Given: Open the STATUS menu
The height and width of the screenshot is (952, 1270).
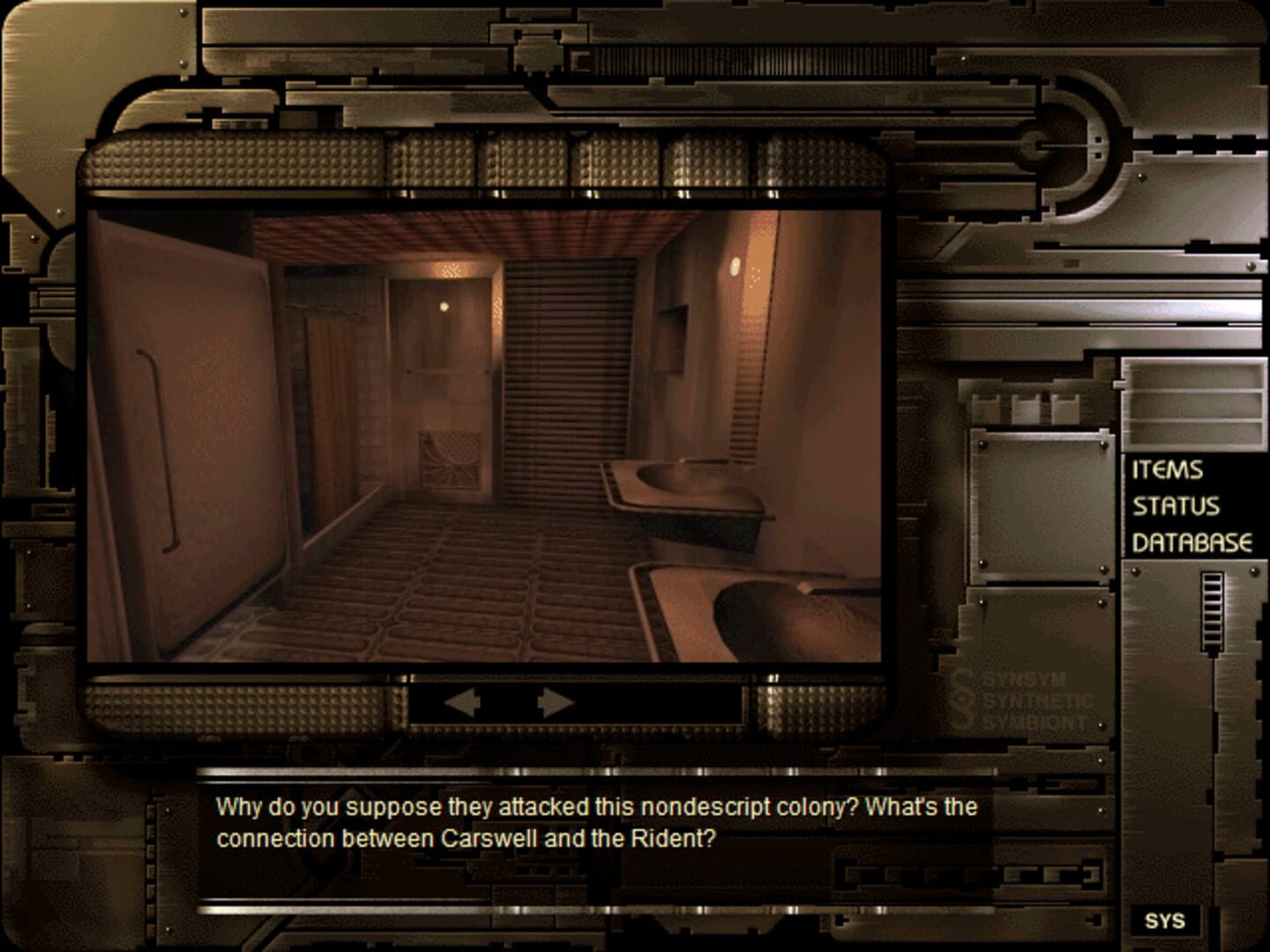Looking at the screenshot, I should click(1175, 504).
